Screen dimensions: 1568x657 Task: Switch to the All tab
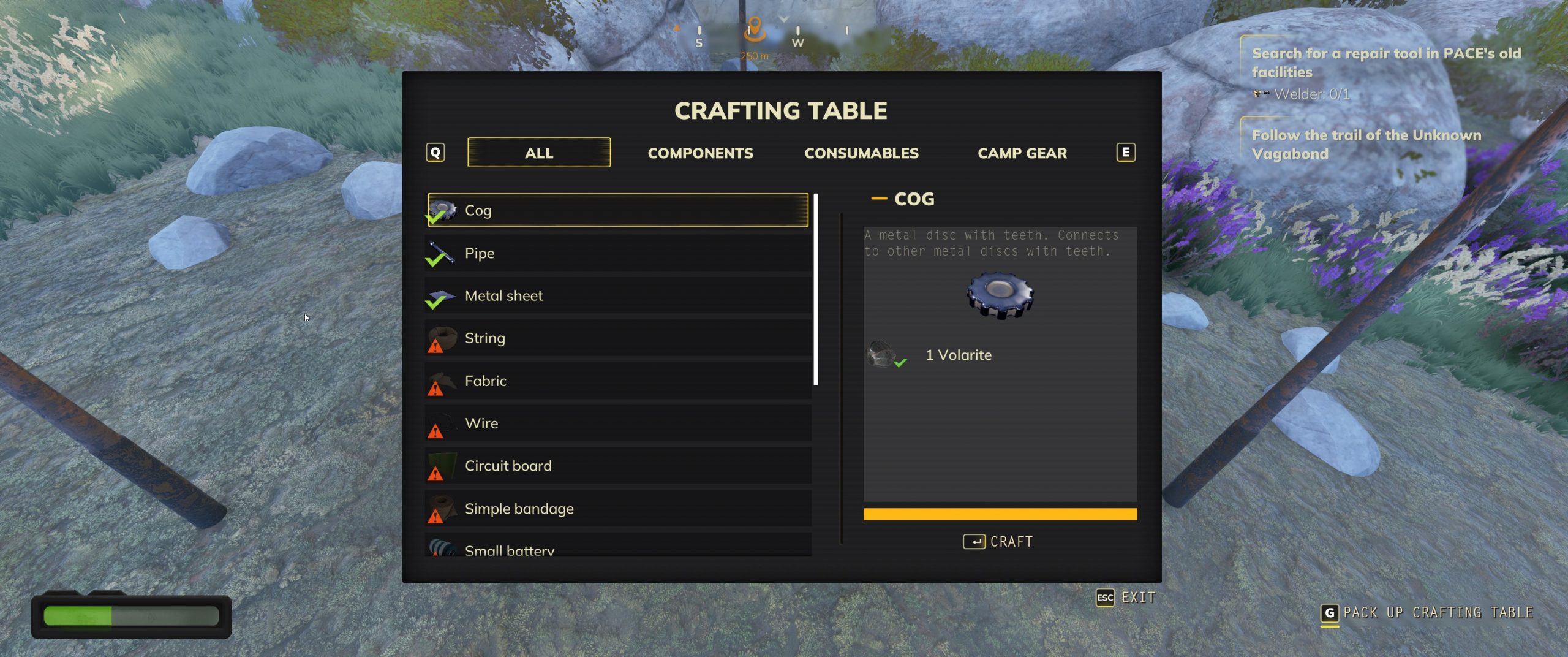tap(538, 153)
